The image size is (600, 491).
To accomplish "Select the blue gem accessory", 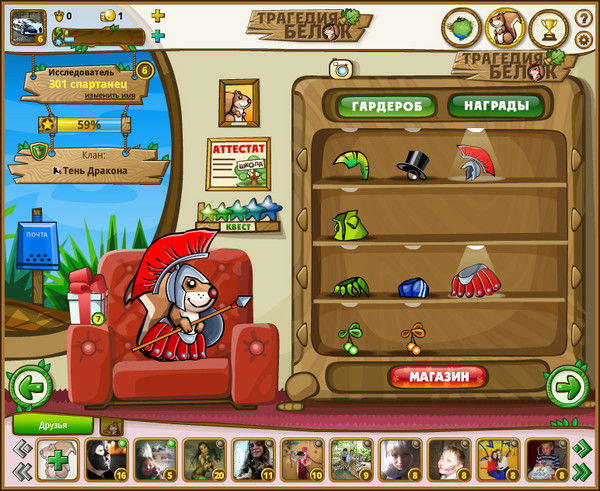I will click(412, 288).
